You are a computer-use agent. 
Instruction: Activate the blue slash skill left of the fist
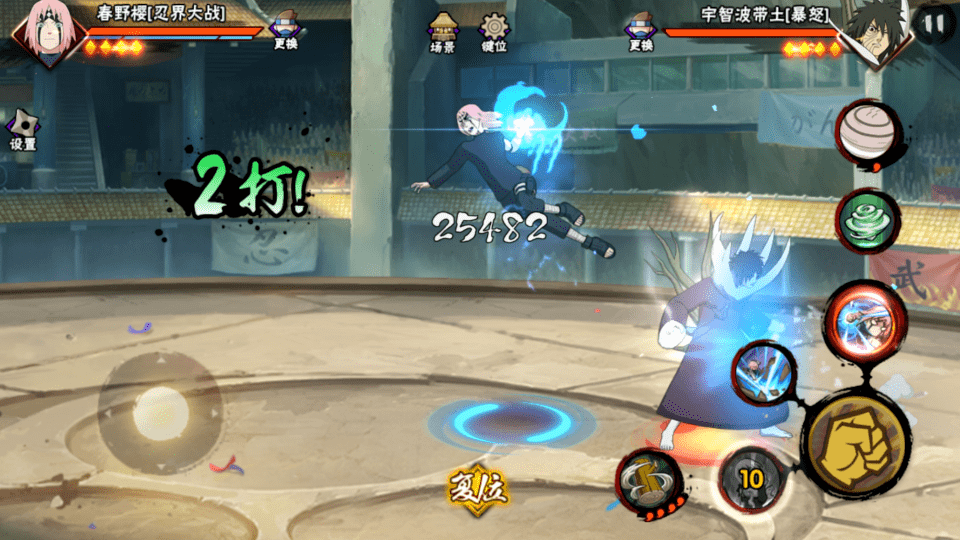(764, 370)
